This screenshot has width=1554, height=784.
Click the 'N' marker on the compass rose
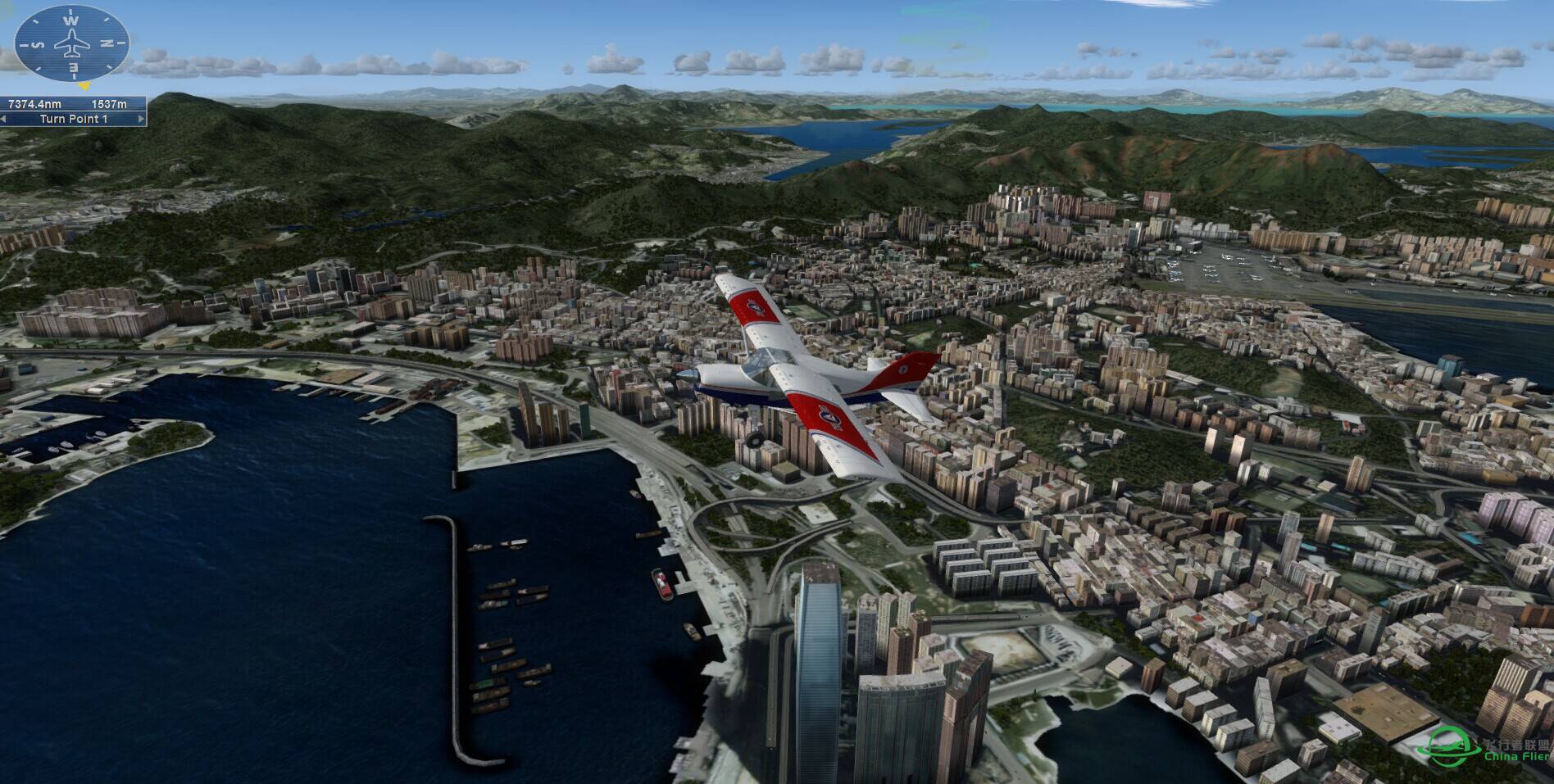(105, 42)
